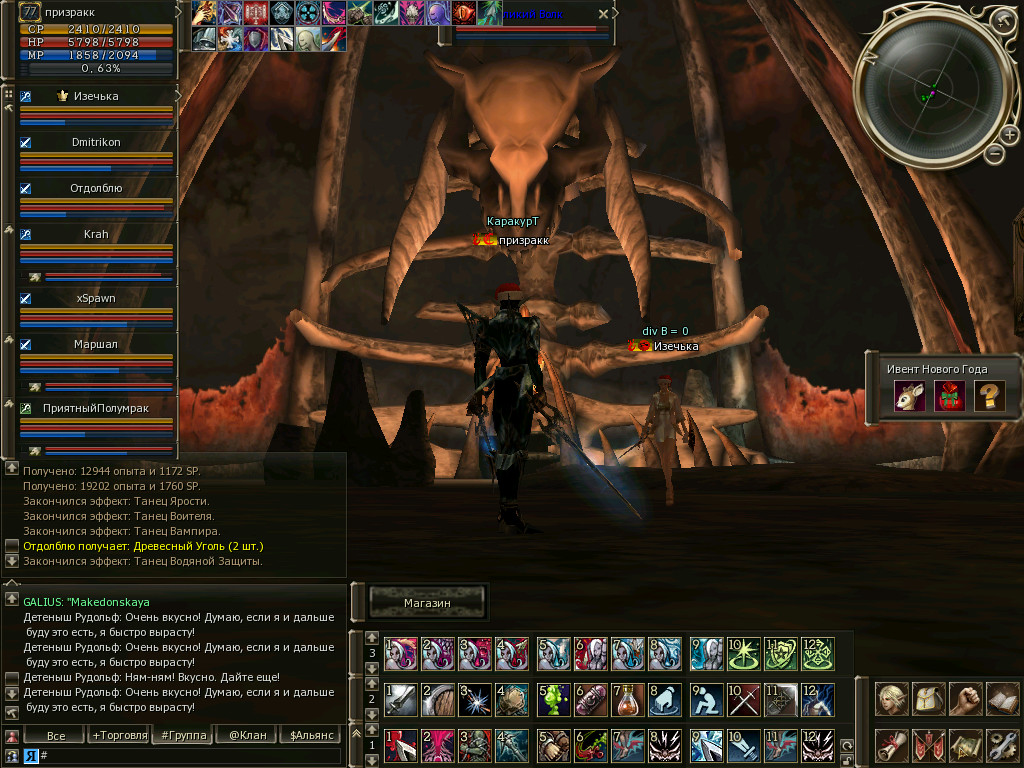Open the reindeer icon in New Year event
The height and width of the screenshot is (768, 1024).
point(909,396)
